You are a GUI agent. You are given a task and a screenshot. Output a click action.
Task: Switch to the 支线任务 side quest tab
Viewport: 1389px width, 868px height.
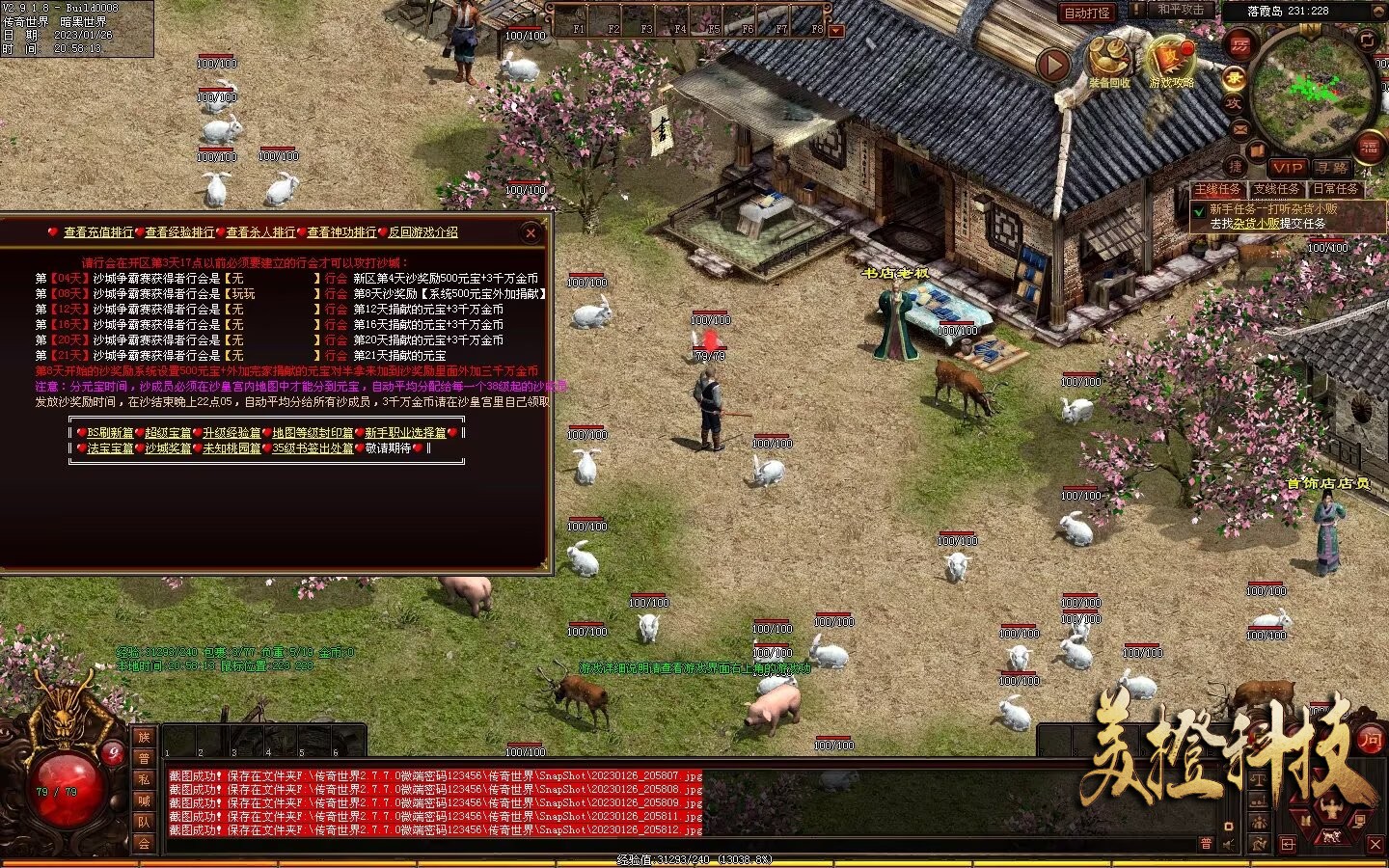coord(1276,190)
